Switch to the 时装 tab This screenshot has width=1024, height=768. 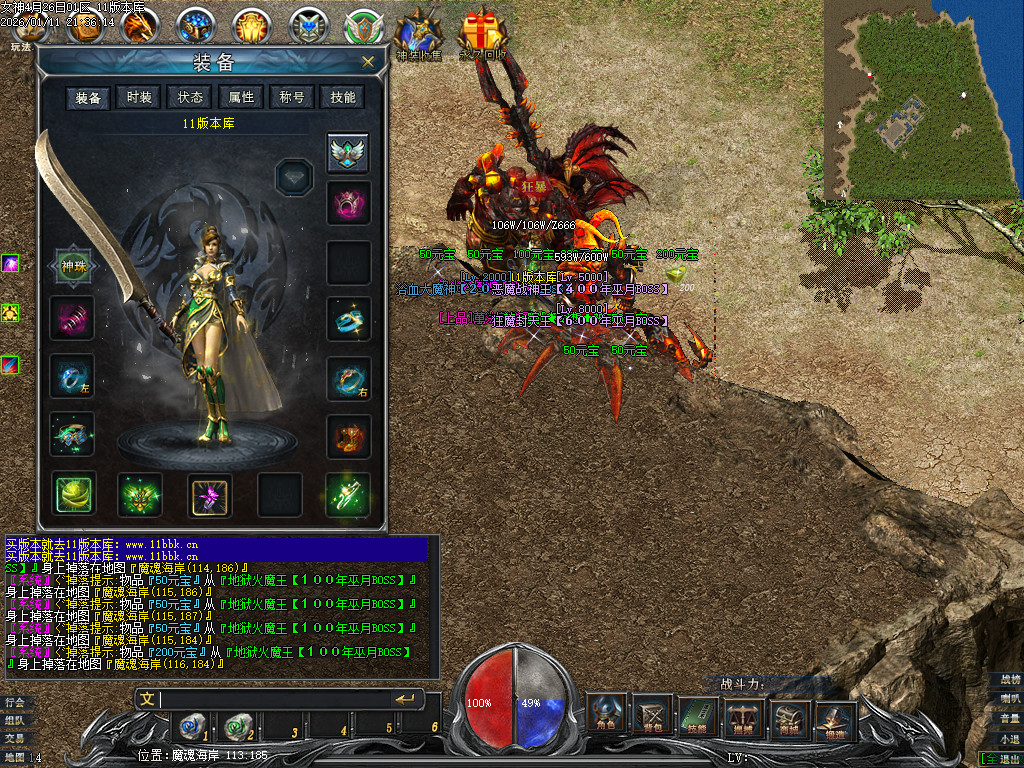click(139, 97)
